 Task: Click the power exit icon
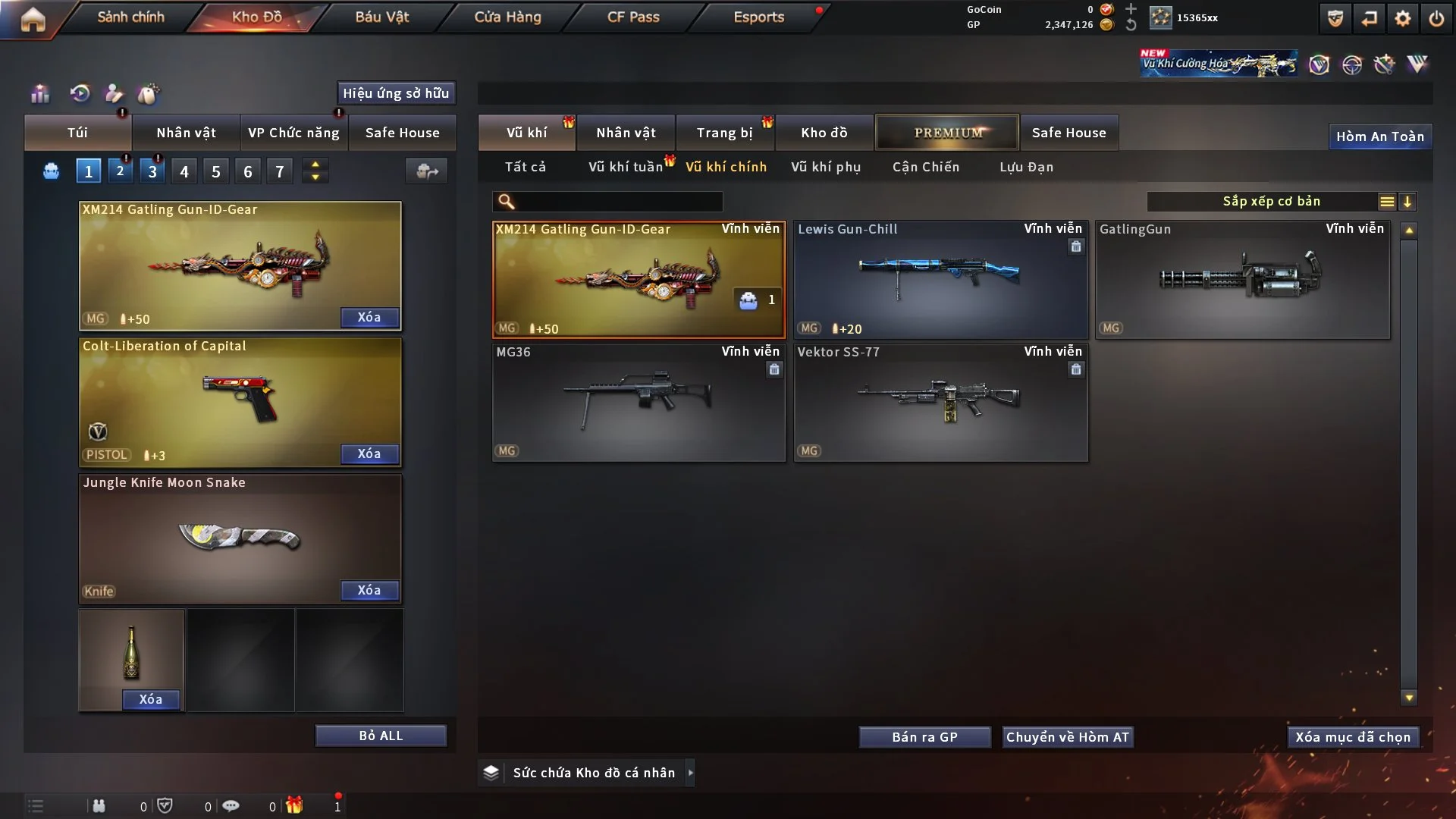tap(1436, 18)
